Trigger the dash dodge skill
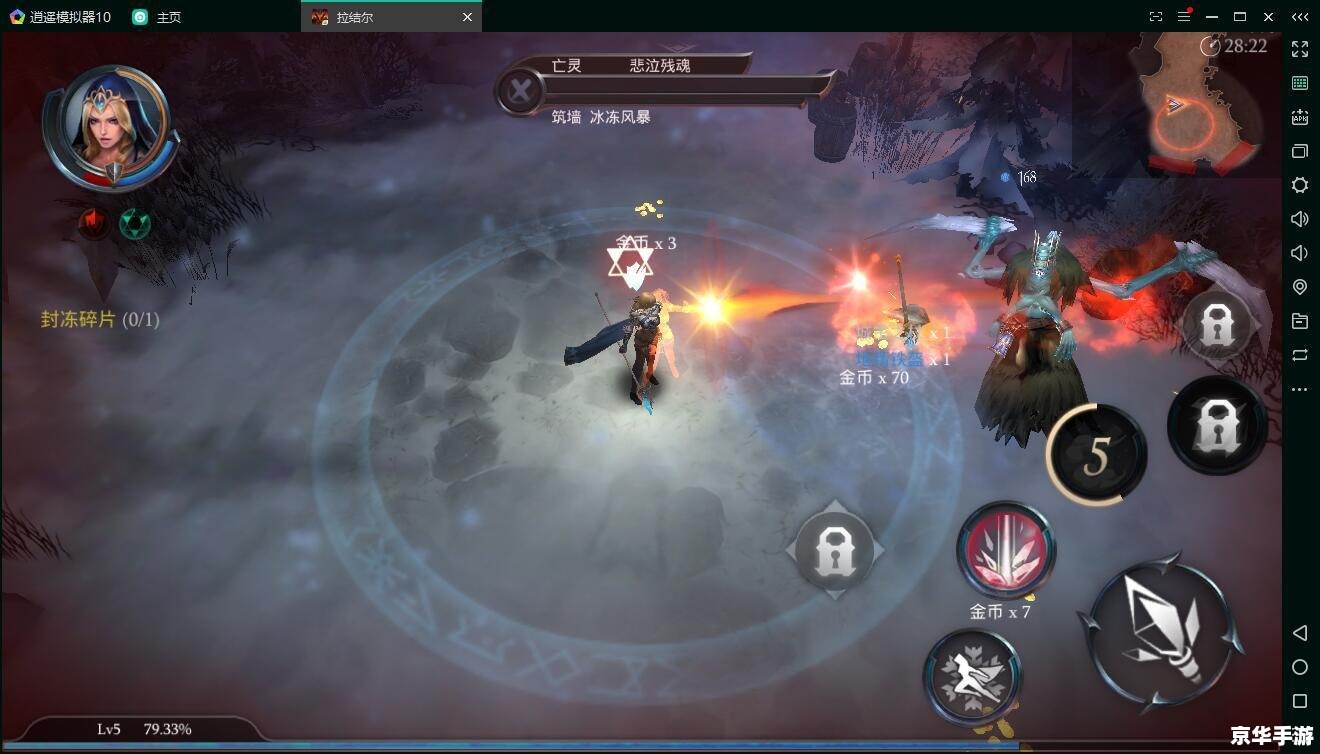 (x=971, y=676)
